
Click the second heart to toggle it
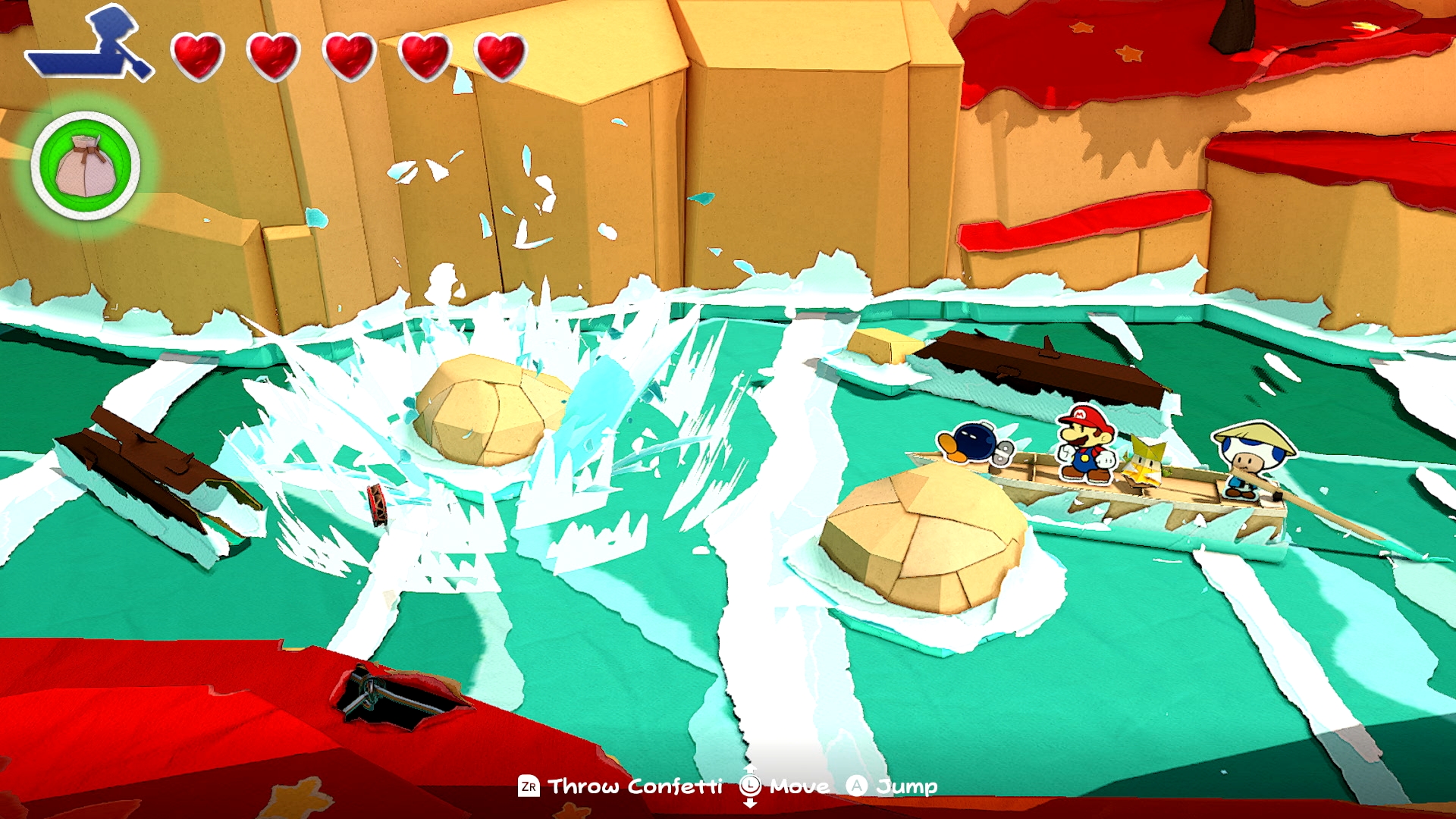pyautogui.click(x=274, y=55)
